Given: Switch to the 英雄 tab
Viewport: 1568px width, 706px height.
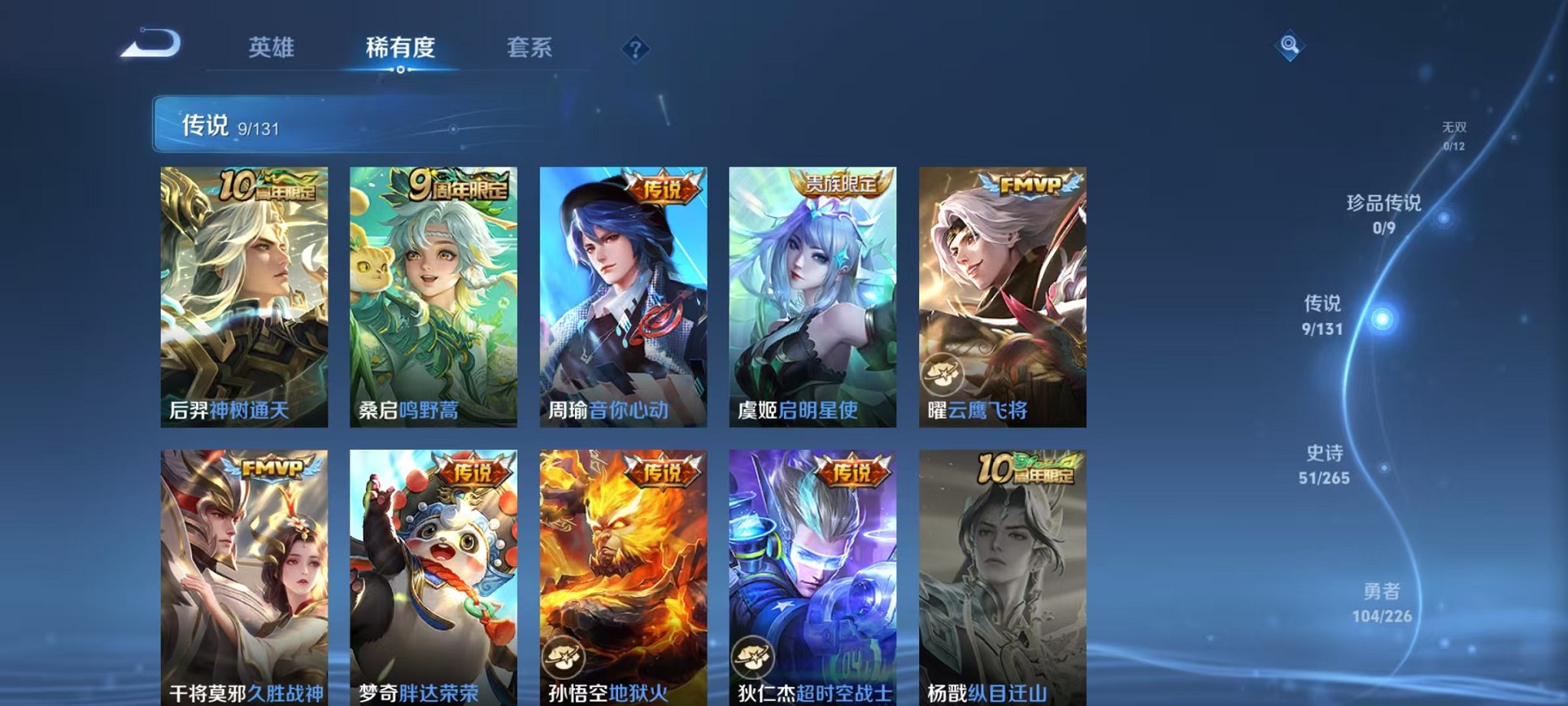Looking at the screenshot, I should coord(273,48).
